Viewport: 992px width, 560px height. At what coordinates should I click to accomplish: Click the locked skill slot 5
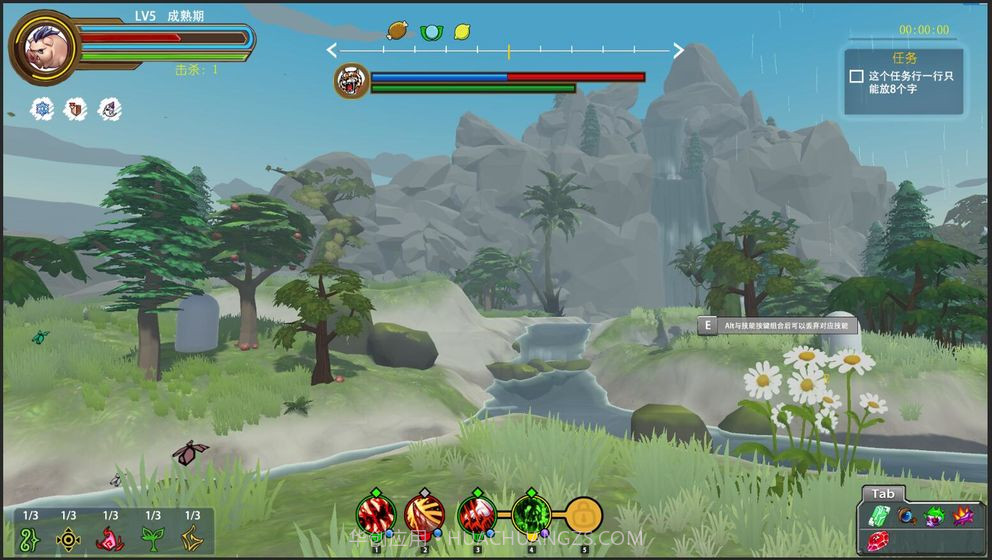pyautogui.click(x=584, y=517)
